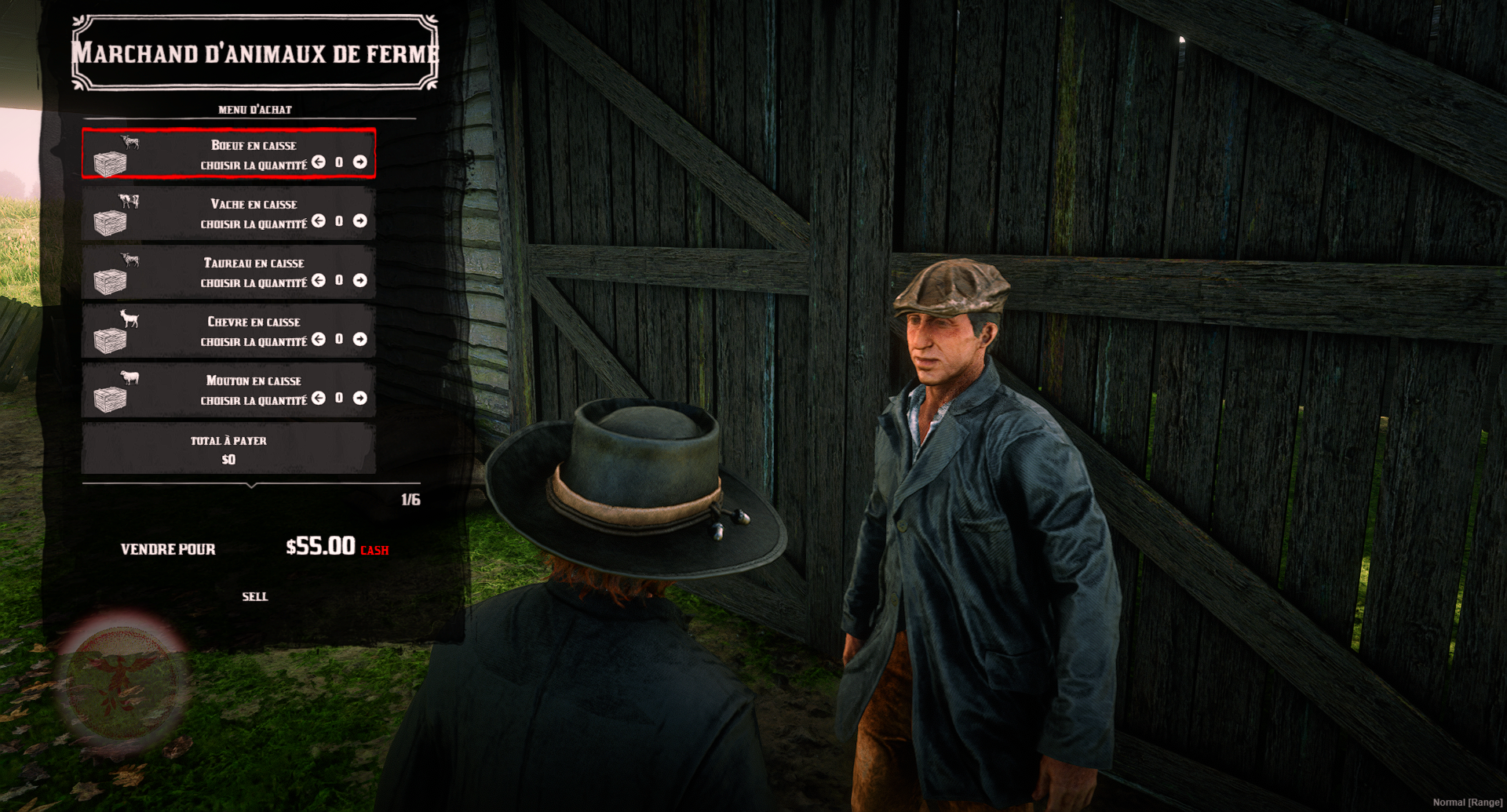The image size is (1507, 812).
Task: Decrease Mouton en caisse quantity
Action: point(319,398)
